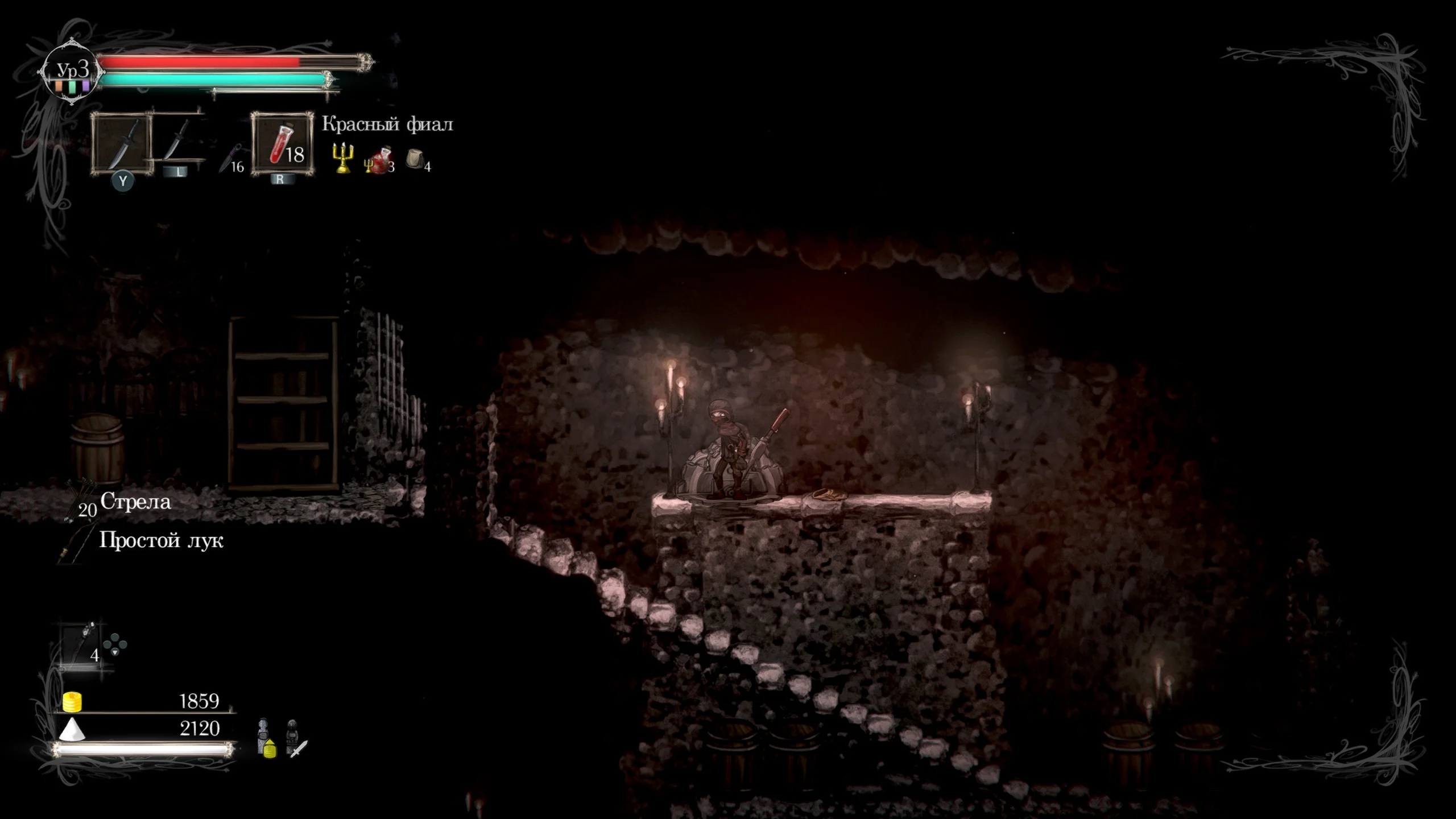Click the gold coins icon next to 1859
The width and height of the screenshot is (1456, 819).
pos(72,701)
